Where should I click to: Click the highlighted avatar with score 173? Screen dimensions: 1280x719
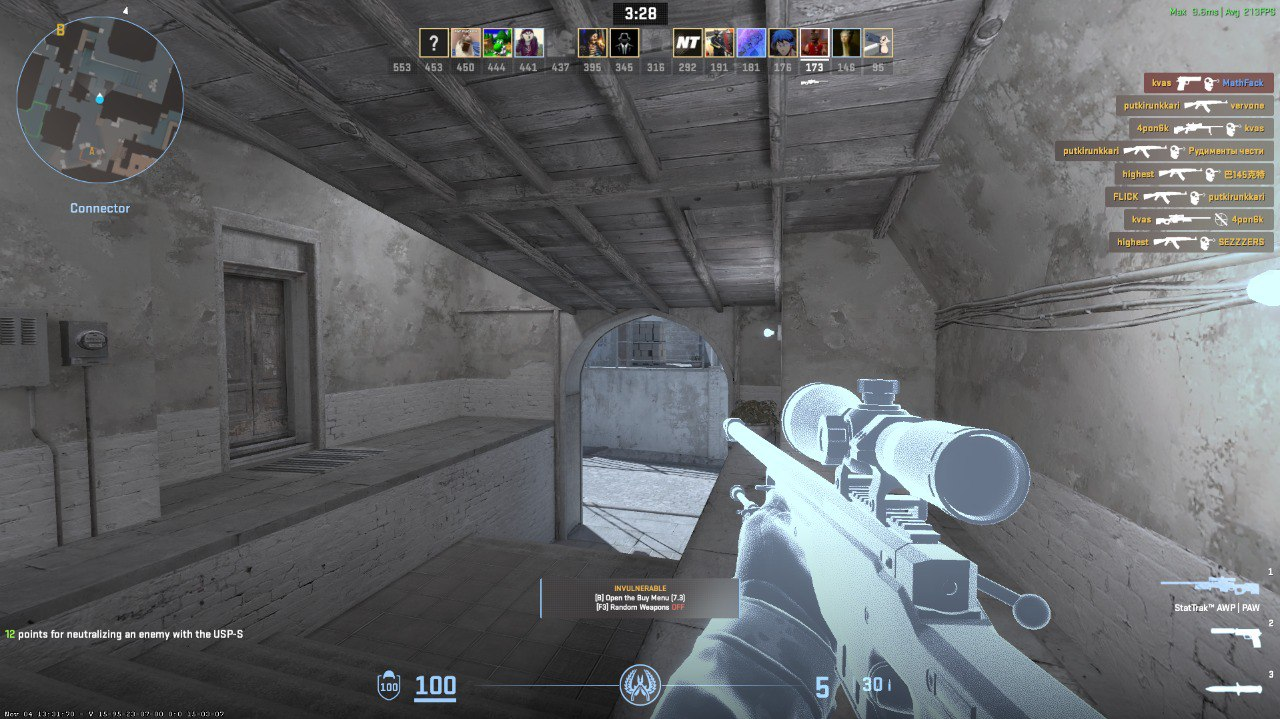coord(814,43)
